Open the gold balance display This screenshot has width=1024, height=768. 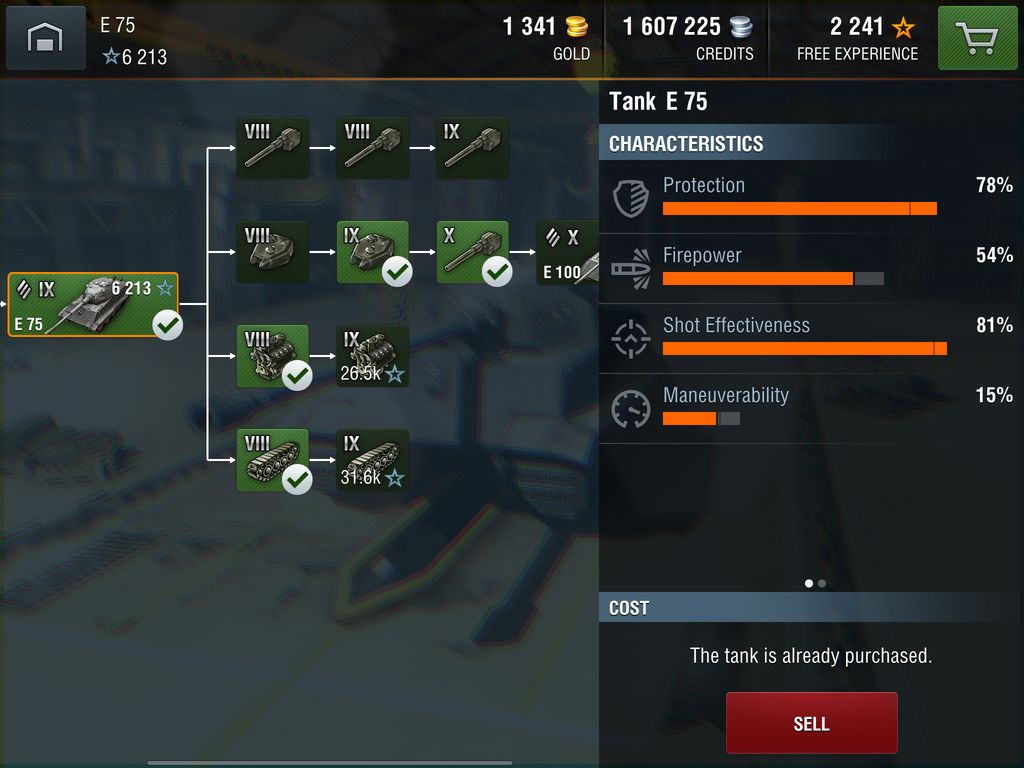point(546,38)
